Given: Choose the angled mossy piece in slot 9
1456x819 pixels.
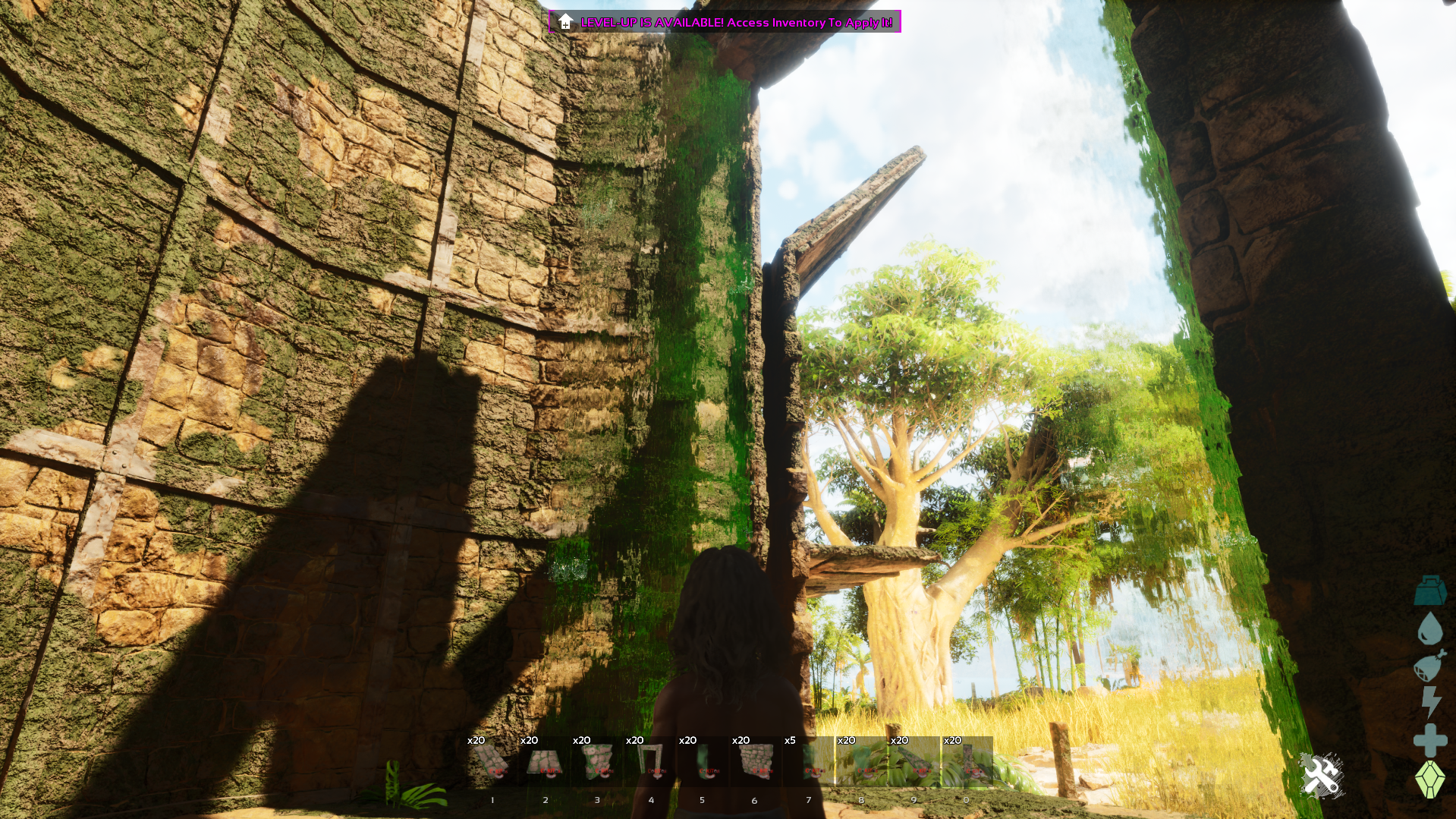Looking at the screenshot, I should tap(914, 761).
